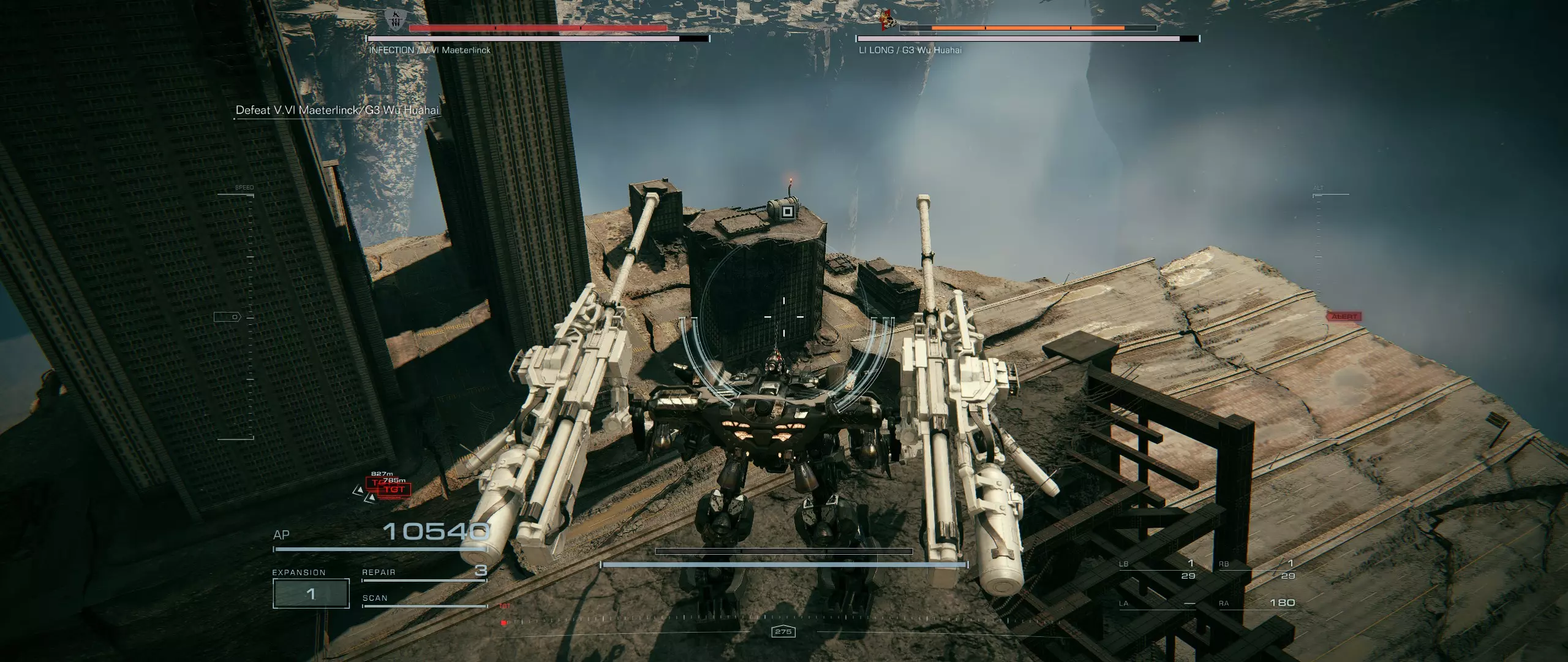Select the 275 compass heading box

point(783,631)
